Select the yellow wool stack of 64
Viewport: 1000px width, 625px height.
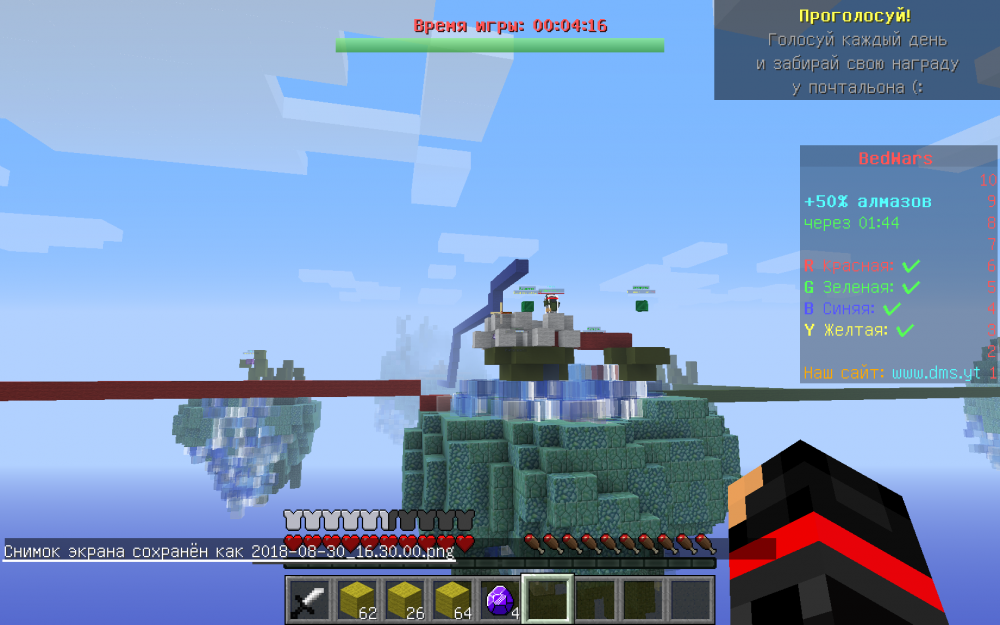tap(452, 600)
